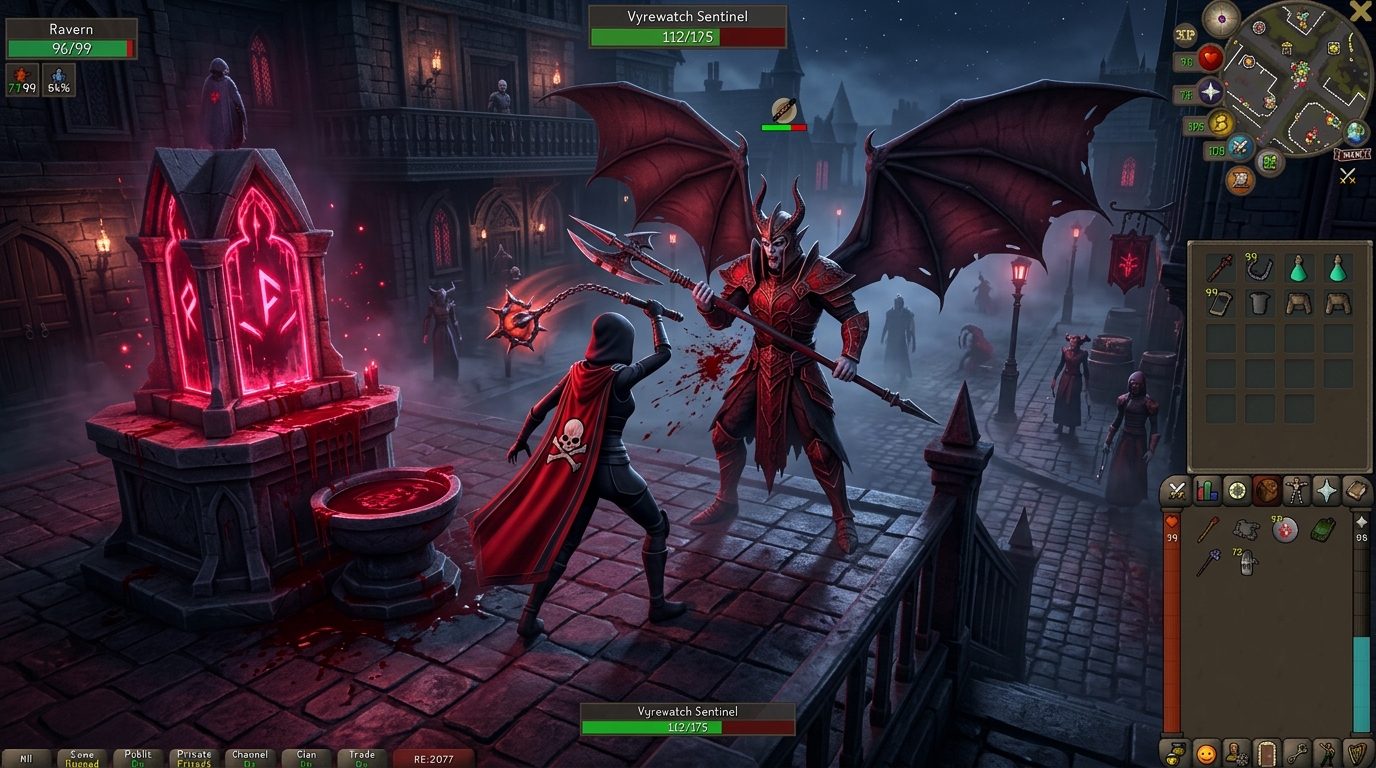Switch to the Trade chat tab

click(x=362, y=759)
